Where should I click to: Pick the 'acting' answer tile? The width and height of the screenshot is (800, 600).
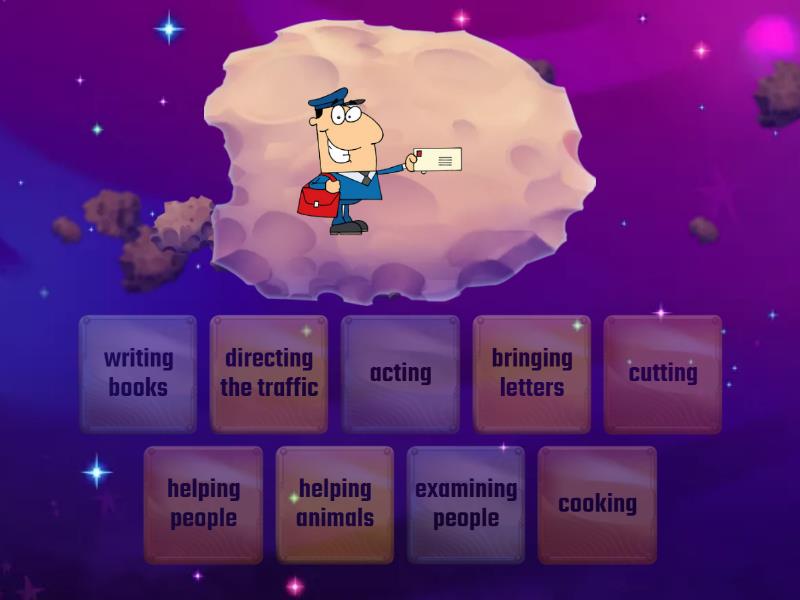[400, 373]
